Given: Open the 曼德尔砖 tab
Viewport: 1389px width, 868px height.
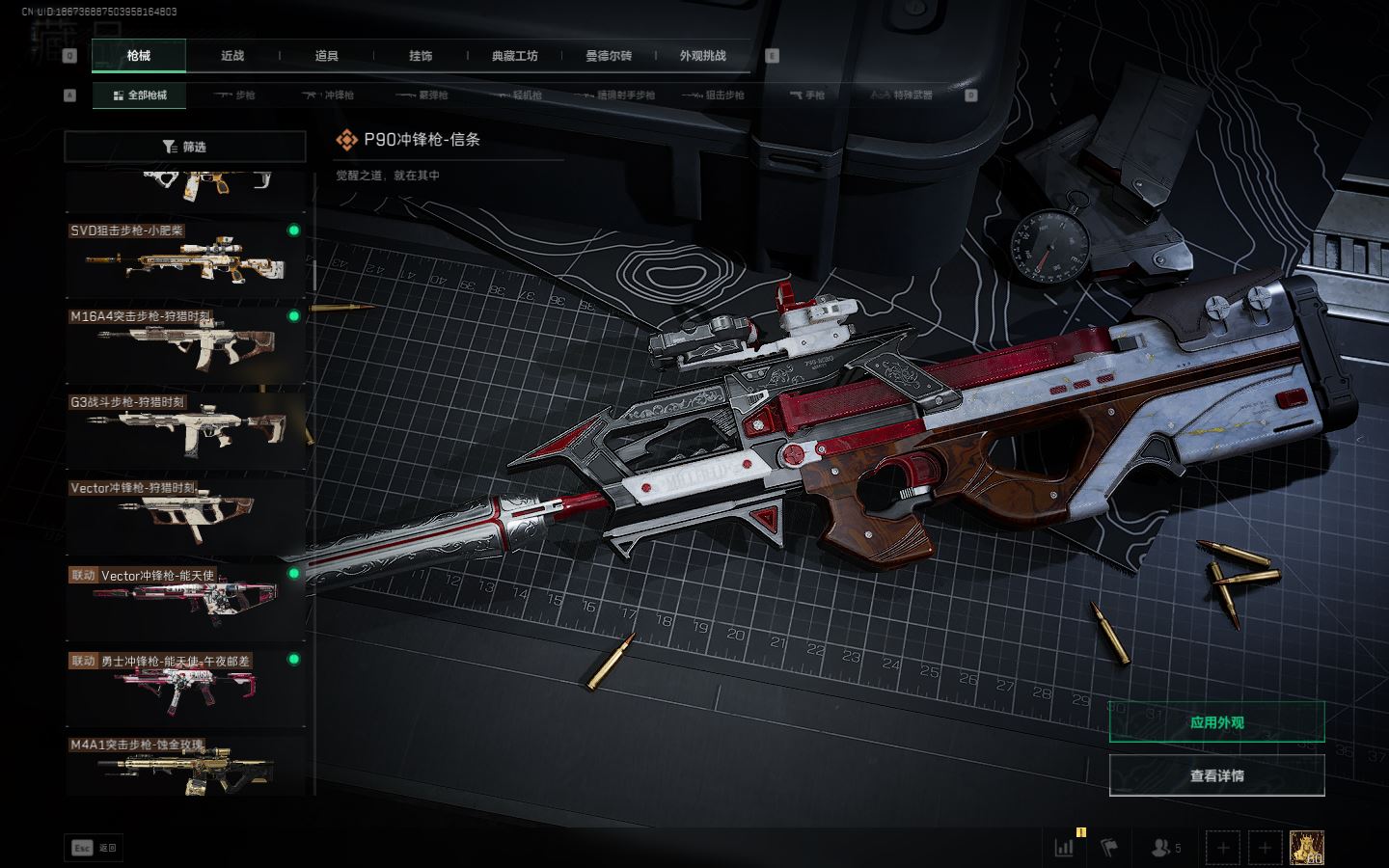Looking at the screenshot, I should click(x=609, y=56).
